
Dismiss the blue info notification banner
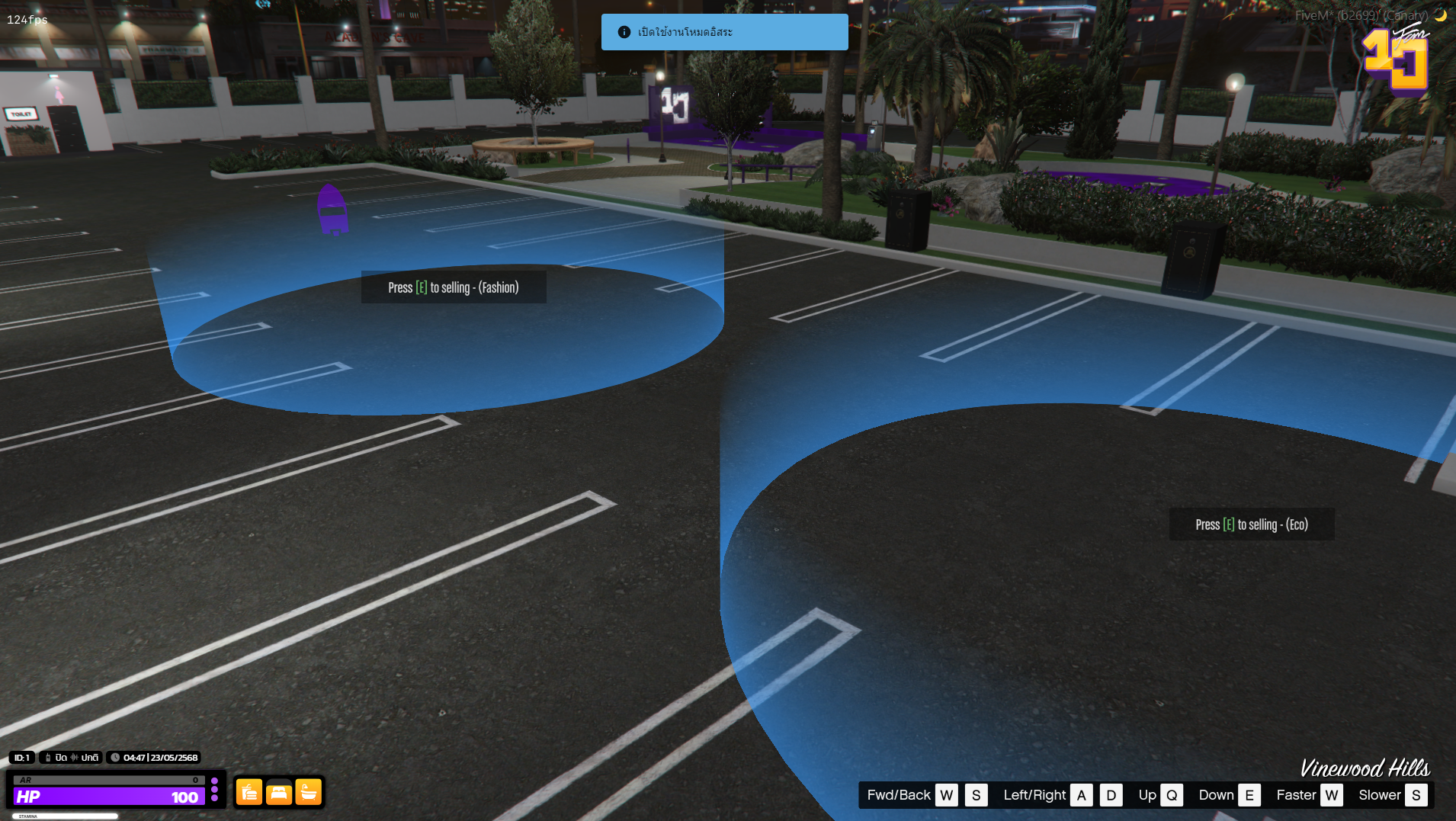724,32
